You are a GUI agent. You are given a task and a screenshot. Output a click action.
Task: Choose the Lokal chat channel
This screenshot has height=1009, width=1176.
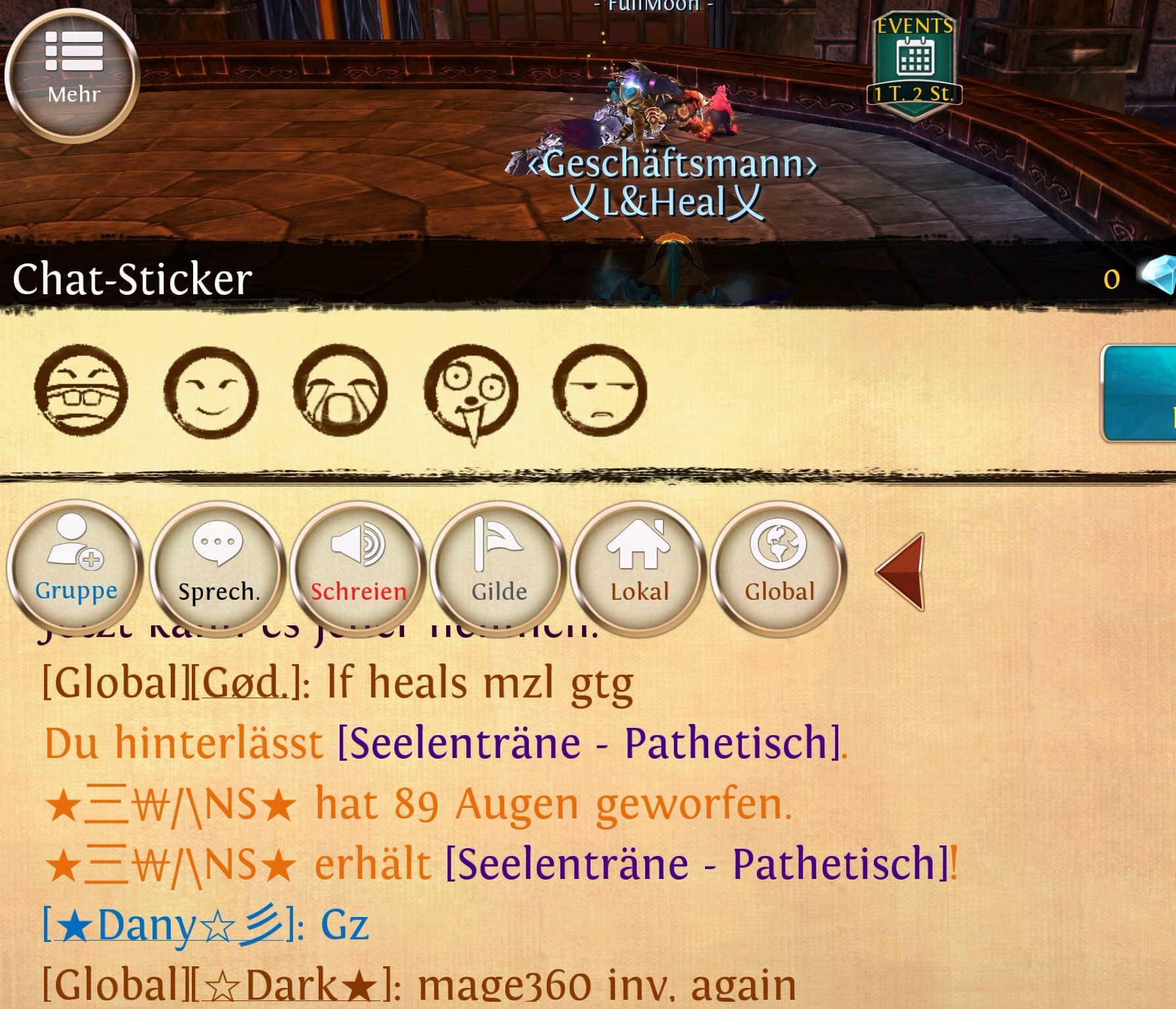tap(639, 569)
